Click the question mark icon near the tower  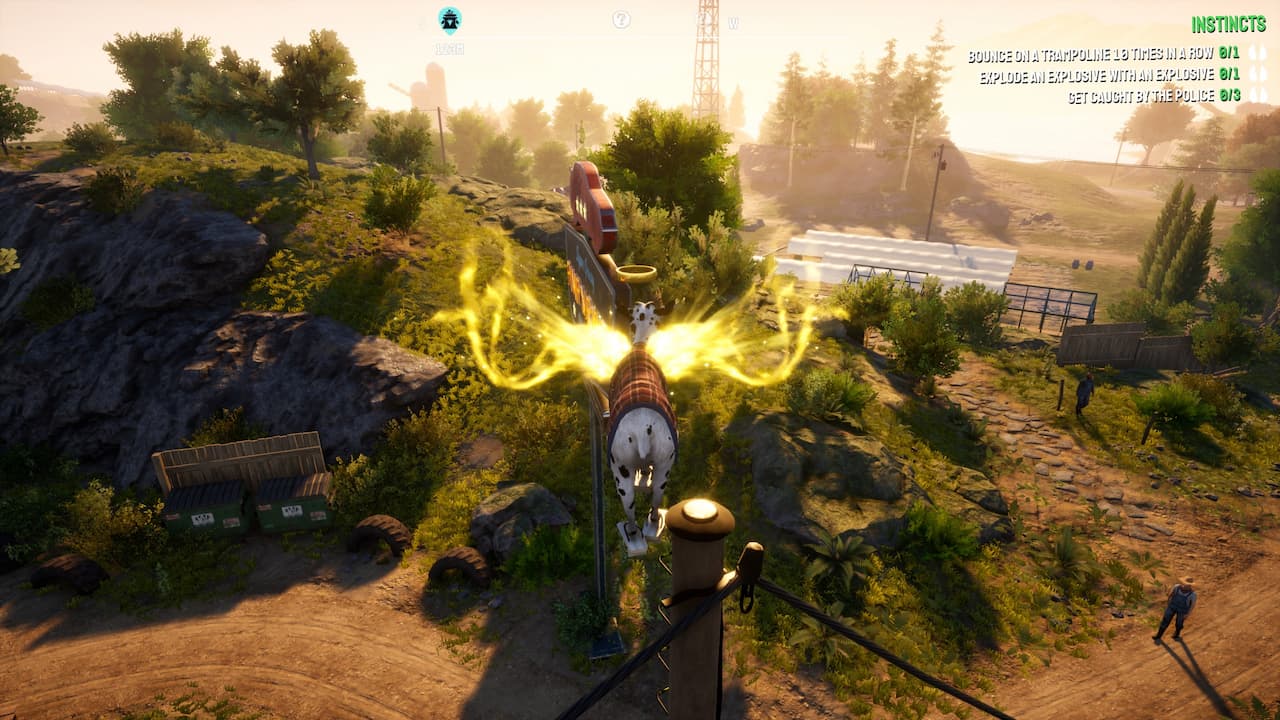click(704, 19)
